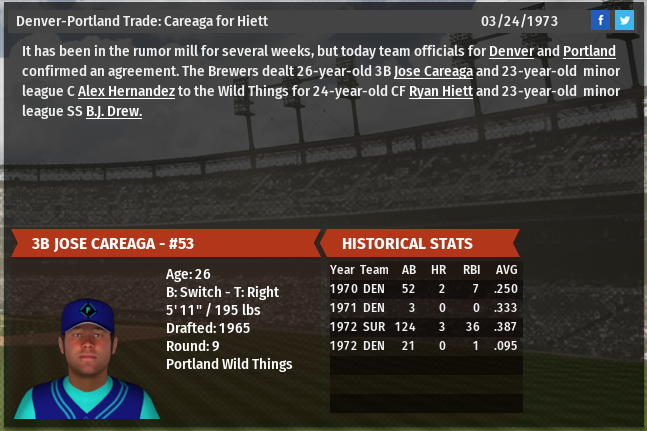The image size is (647, 431).
Task: View B.J. Drew's player profile
Action: [114, 111]
